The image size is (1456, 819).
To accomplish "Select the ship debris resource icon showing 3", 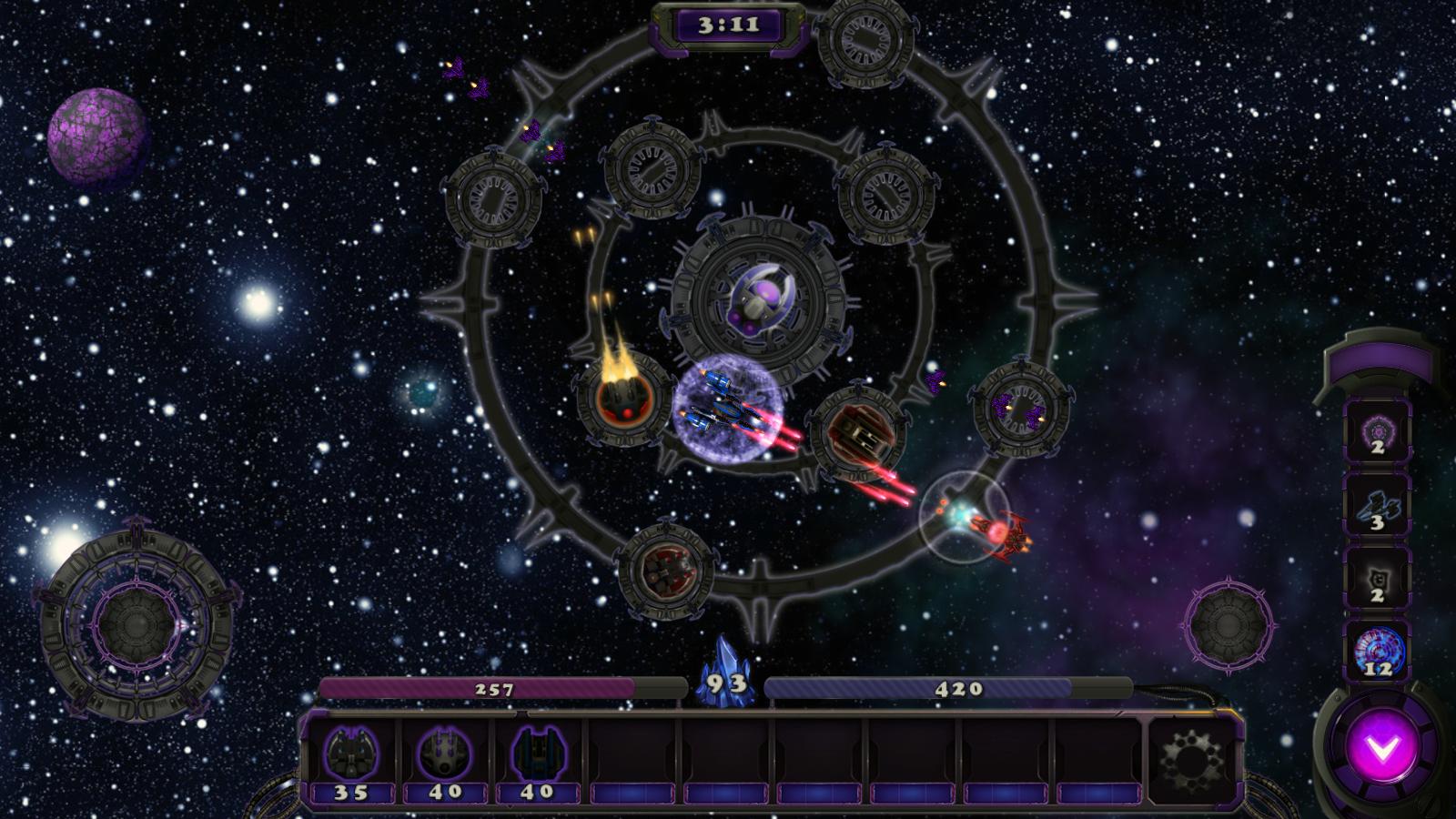I will (1380, 510).
